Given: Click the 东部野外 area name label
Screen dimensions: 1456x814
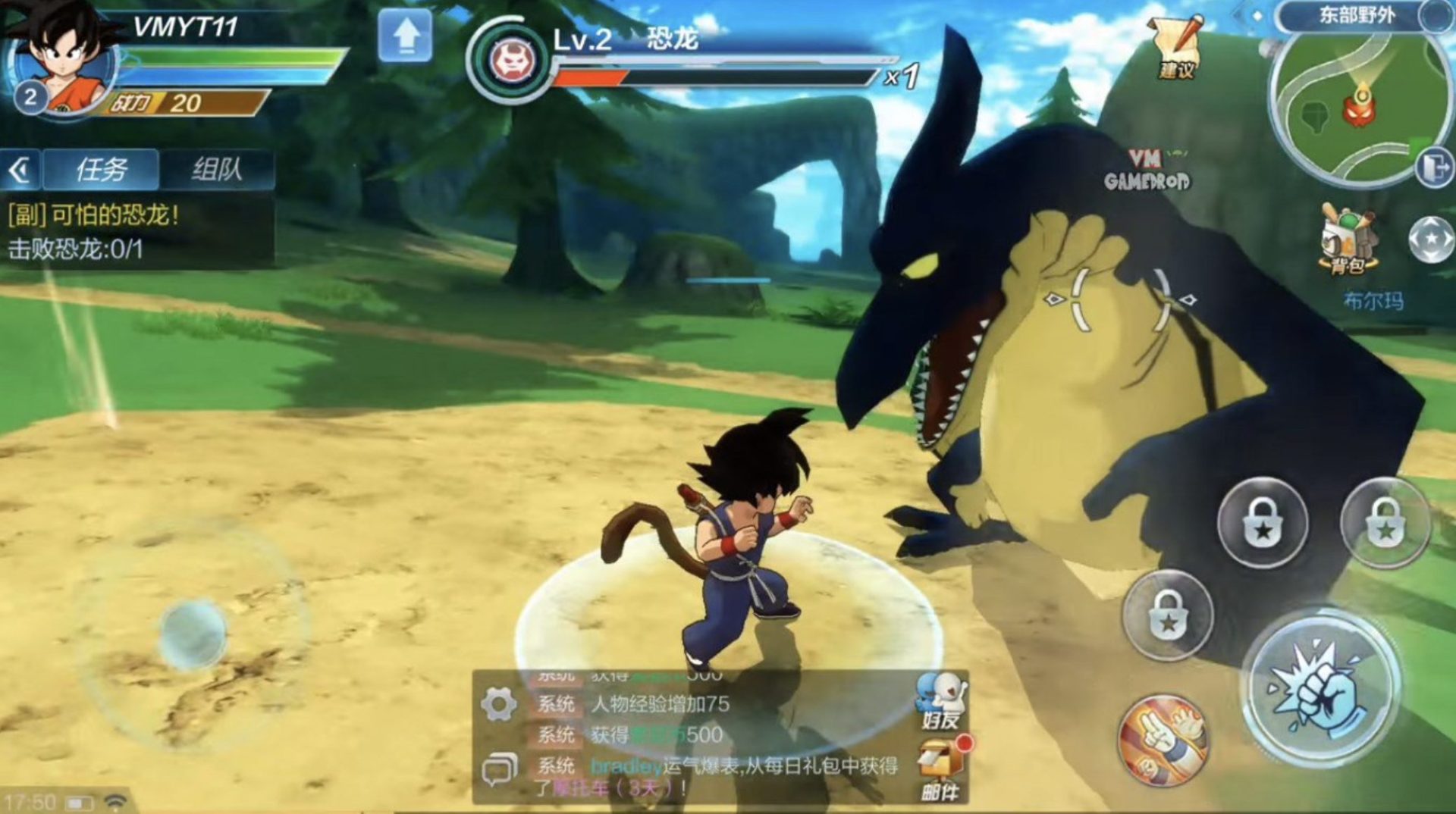Looking at the screenshot, I should (x=1357, y=14).
